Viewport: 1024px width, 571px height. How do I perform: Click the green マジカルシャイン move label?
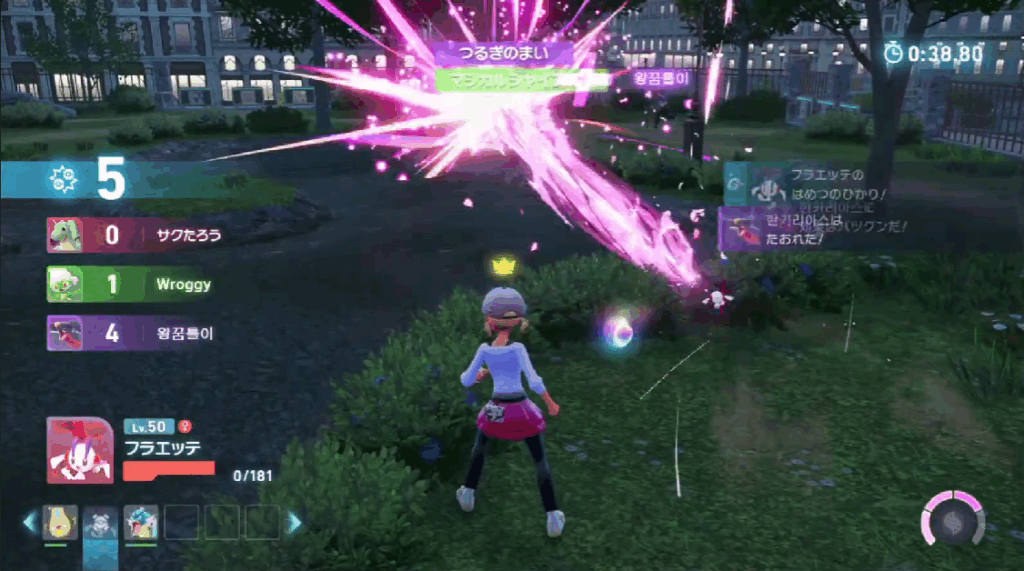tap(521, 81)
